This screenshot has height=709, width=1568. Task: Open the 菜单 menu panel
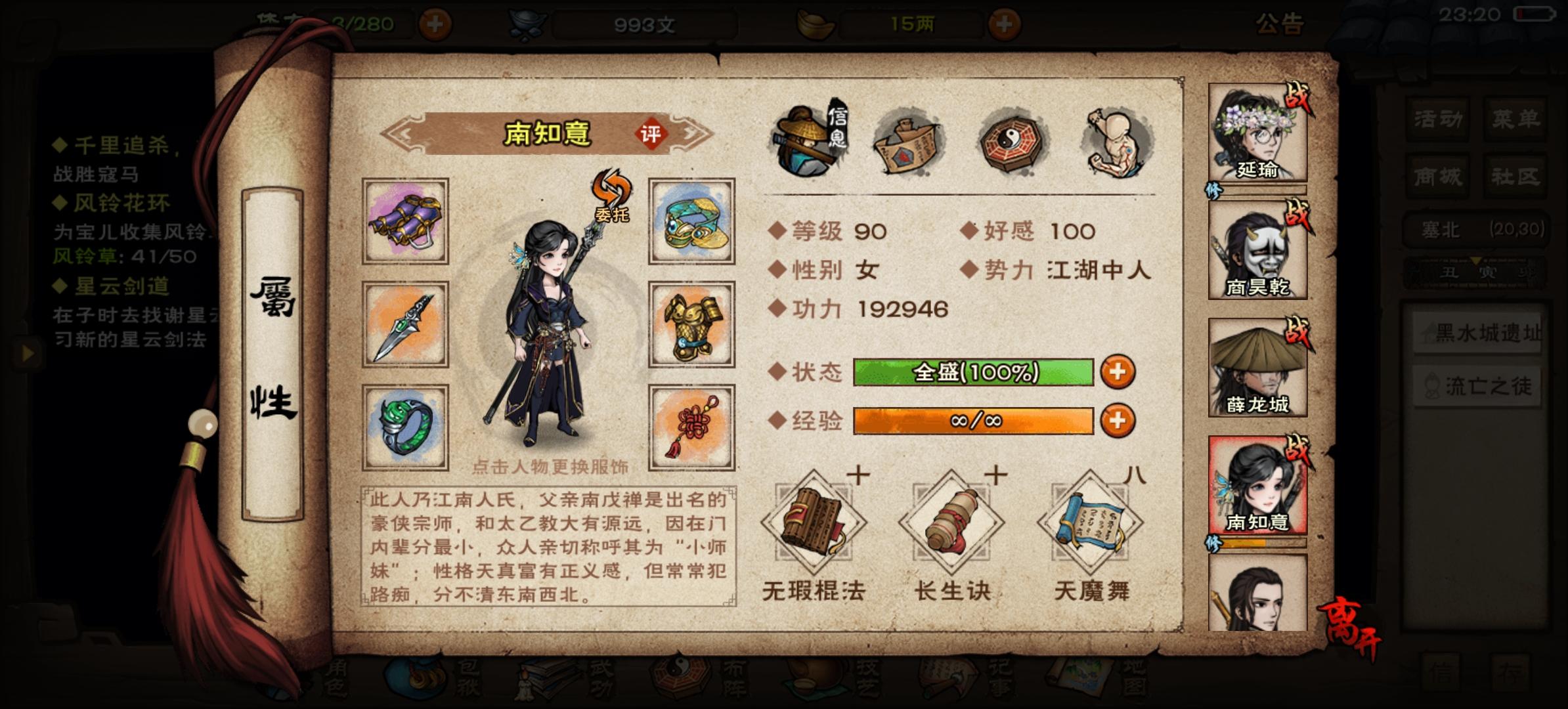pos(1514,118)
